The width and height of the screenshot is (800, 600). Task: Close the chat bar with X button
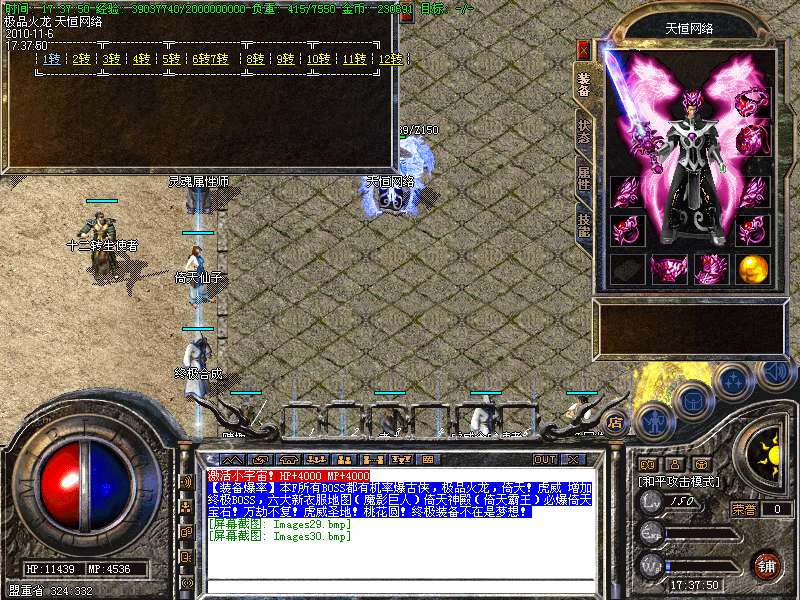(x=574, y=459)
